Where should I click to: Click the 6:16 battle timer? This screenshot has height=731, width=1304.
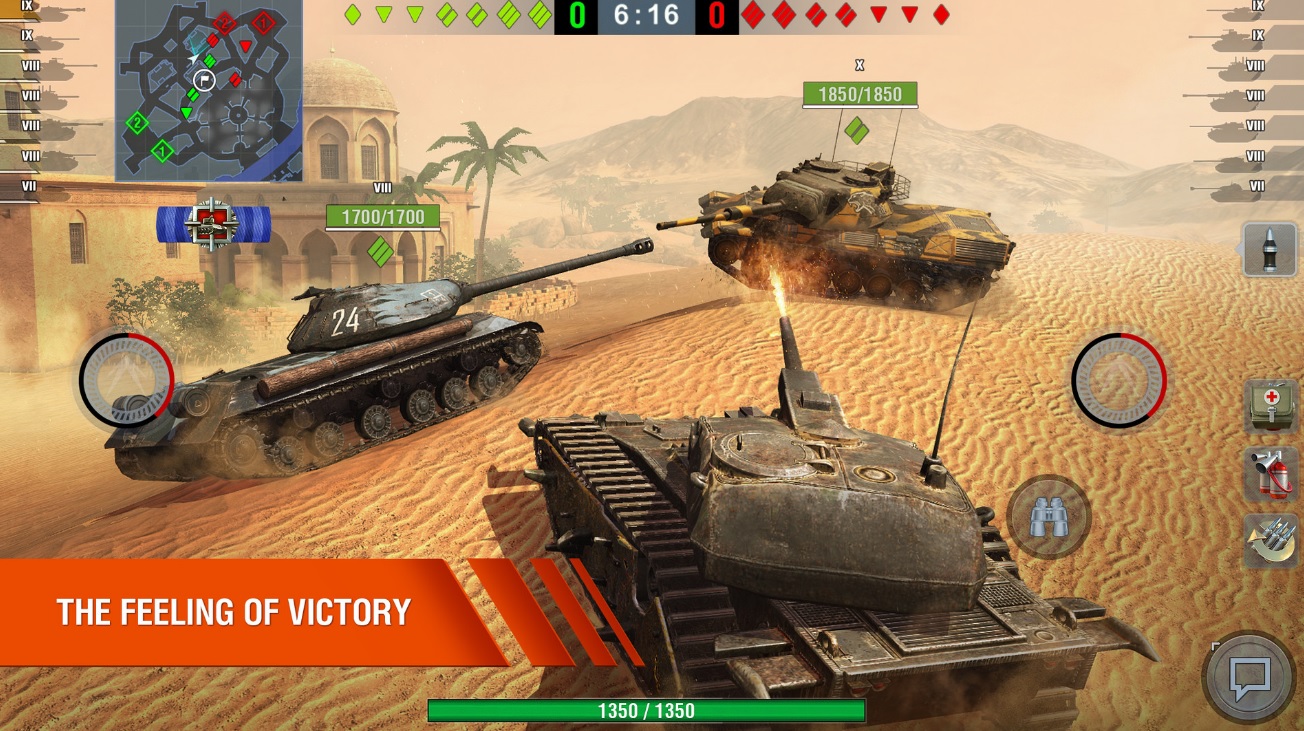pos(645,15)
